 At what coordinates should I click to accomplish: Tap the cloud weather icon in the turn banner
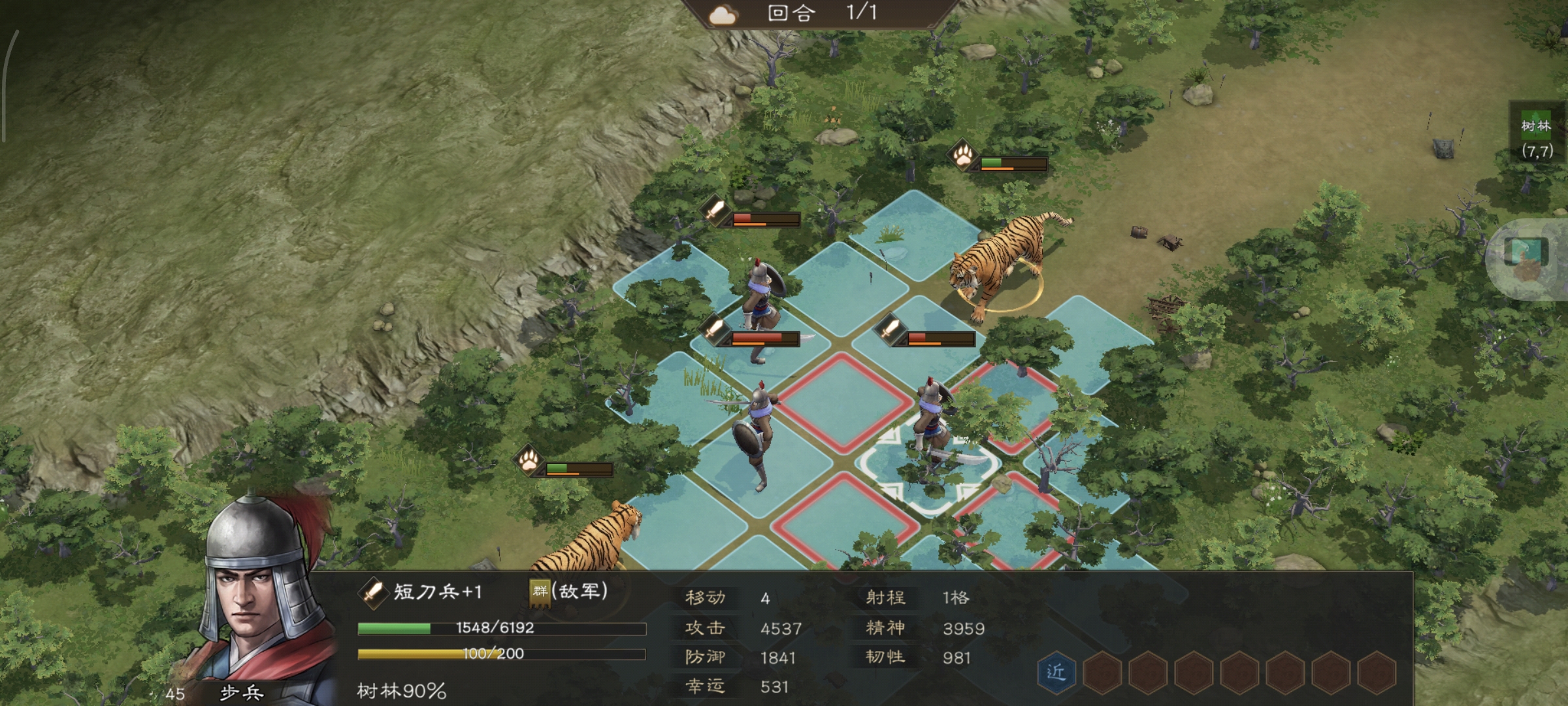(x=723, y=14)
